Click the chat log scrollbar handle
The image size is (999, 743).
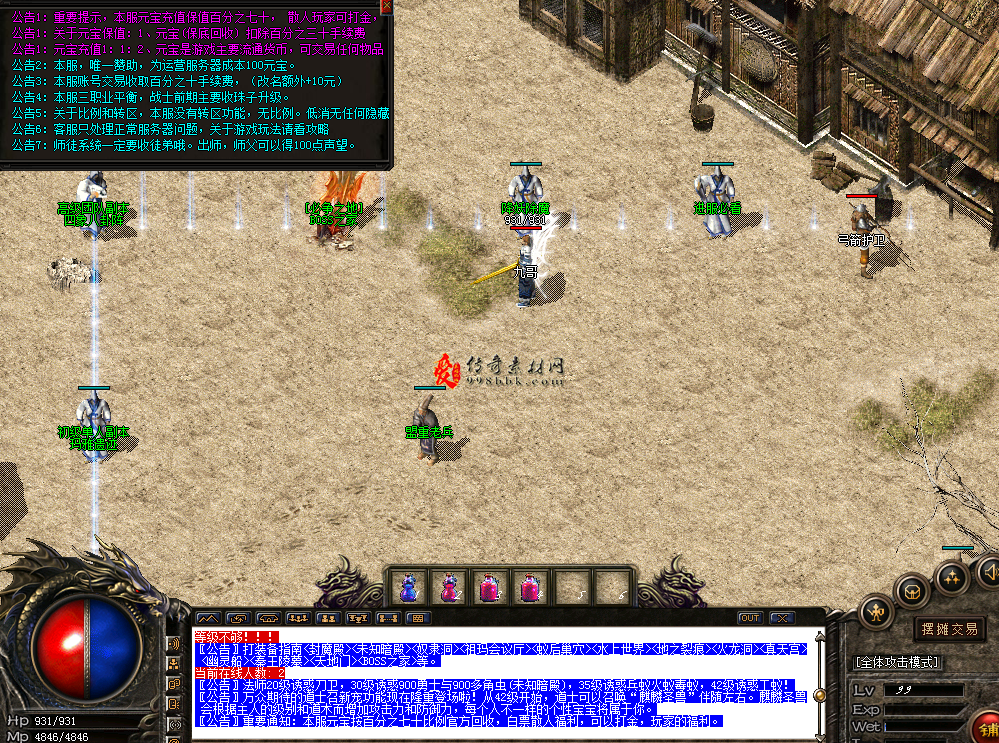(x=818, y=695)
